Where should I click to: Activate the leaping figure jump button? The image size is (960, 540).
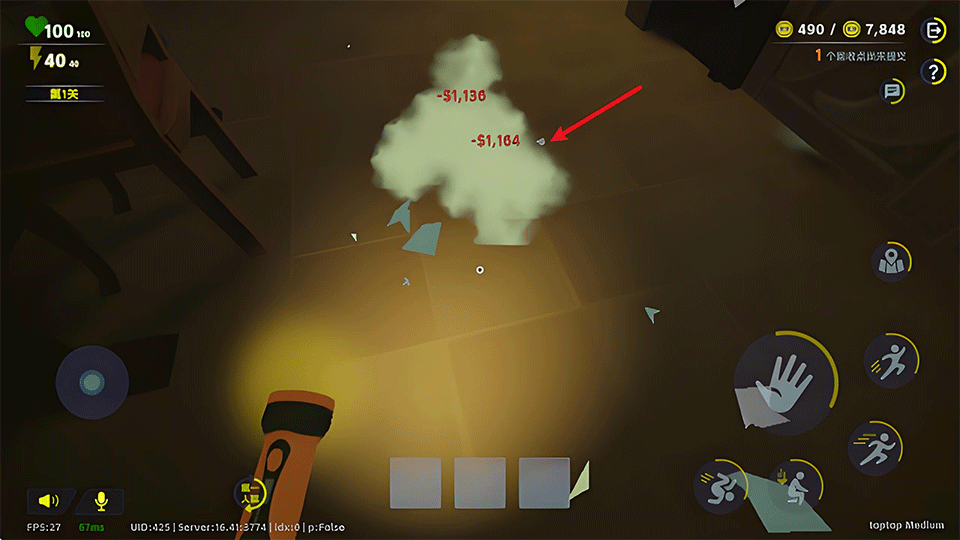890,361
